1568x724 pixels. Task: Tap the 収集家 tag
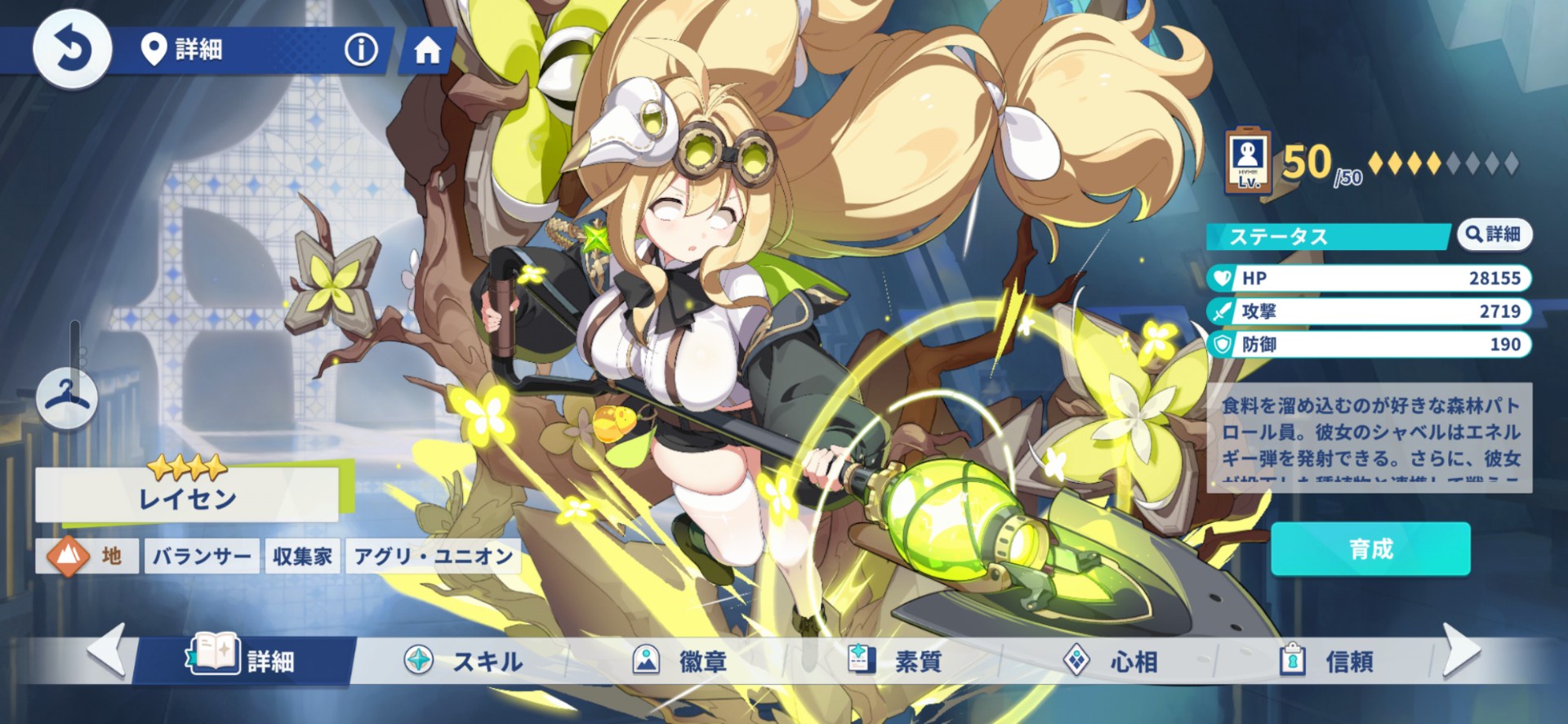pyautogui.click(x=302, y=556)
